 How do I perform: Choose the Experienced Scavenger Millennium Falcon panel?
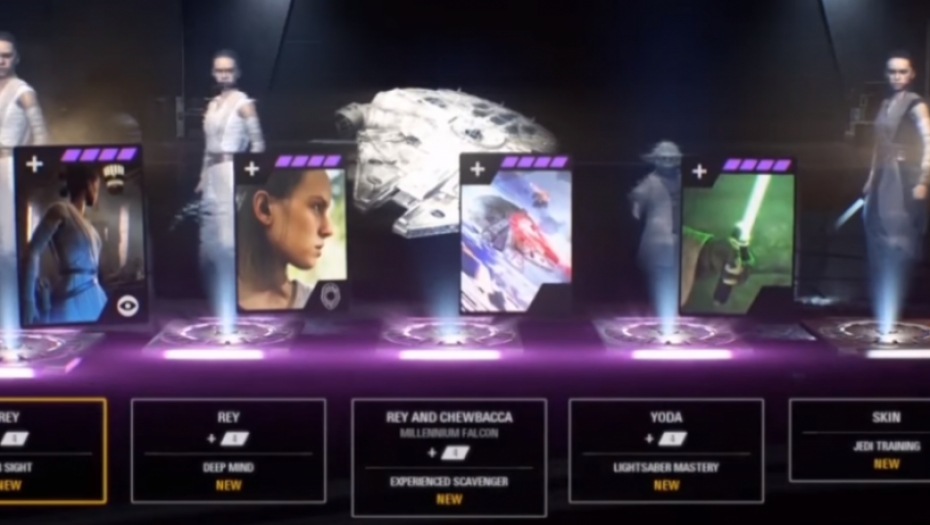[x=449, y=456]
